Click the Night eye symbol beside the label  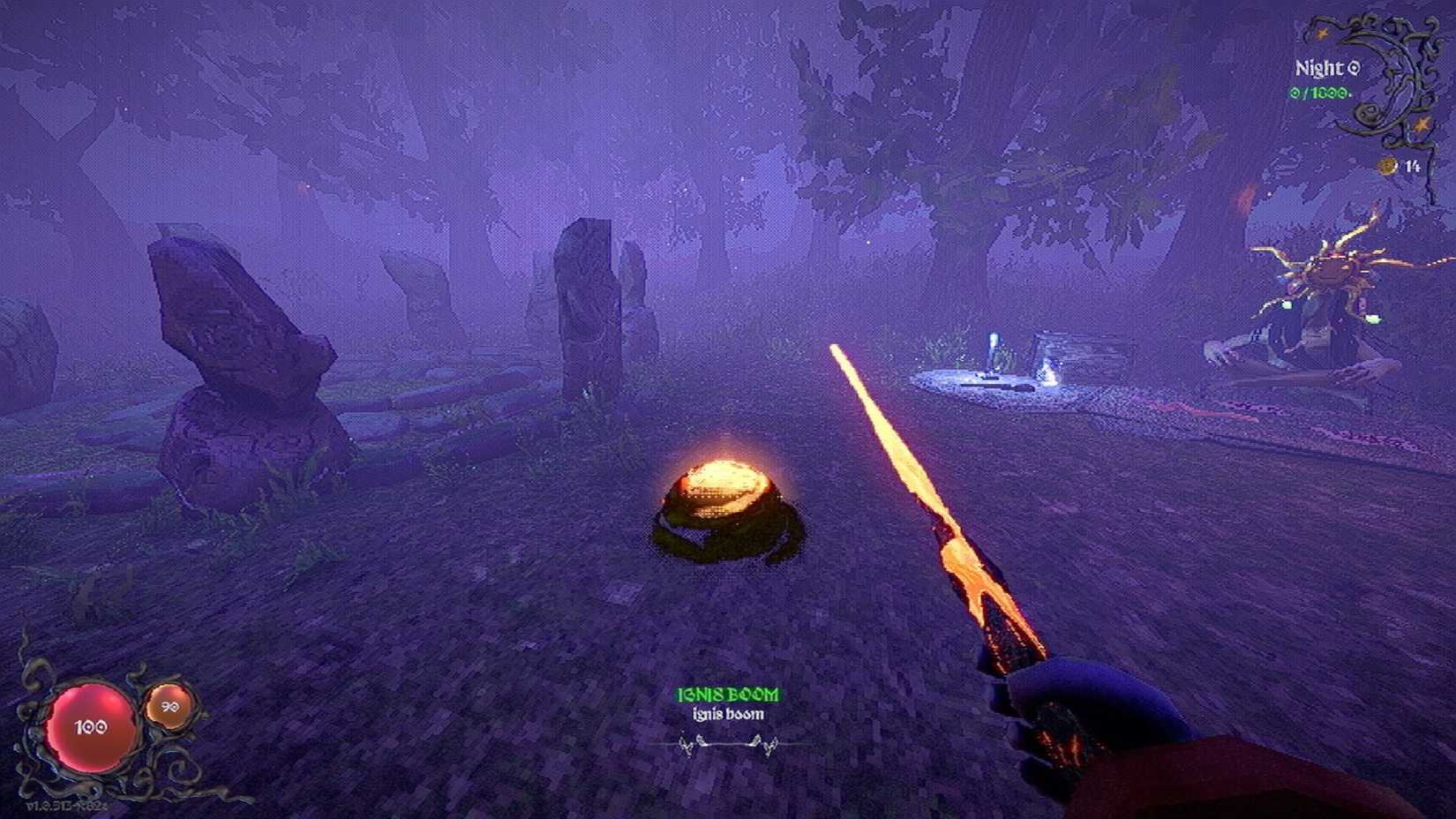point(1355,67)
